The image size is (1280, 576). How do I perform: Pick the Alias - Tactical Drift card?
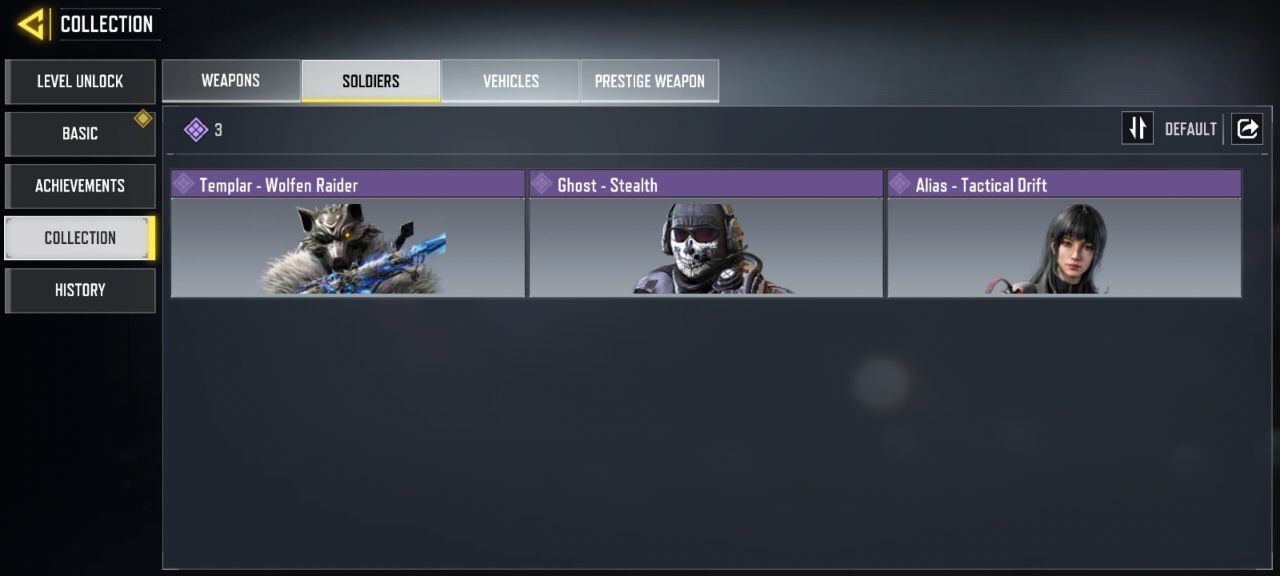(1064, 234)
